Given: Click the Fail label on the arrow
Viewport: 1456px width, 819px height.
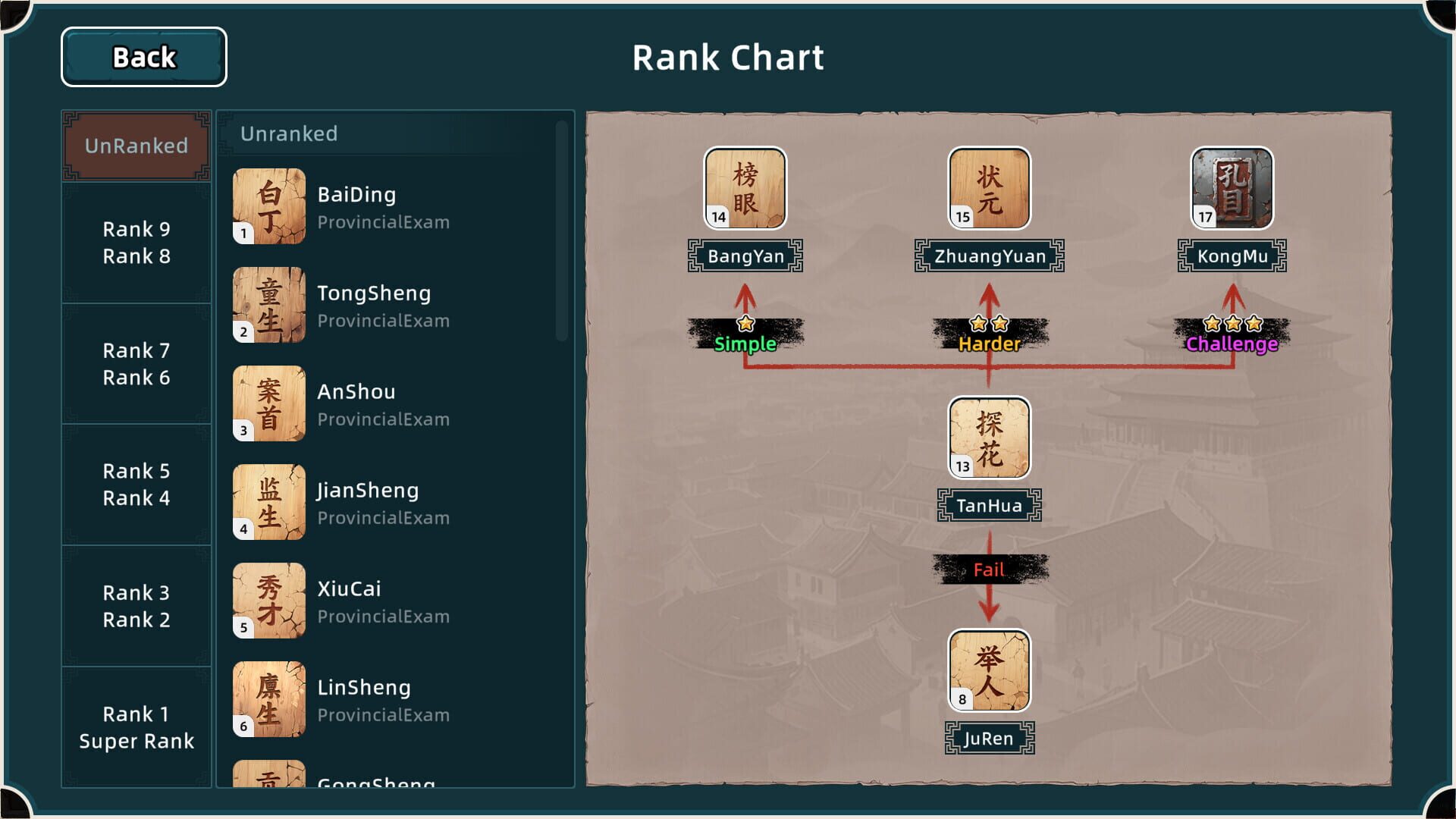Looking at the screenshot, I should [x=988, y=569].
